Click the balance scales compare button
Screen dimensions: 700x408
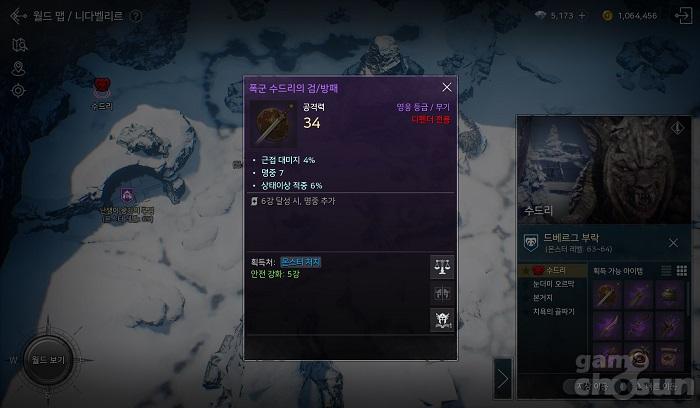[x=442, y=267]
